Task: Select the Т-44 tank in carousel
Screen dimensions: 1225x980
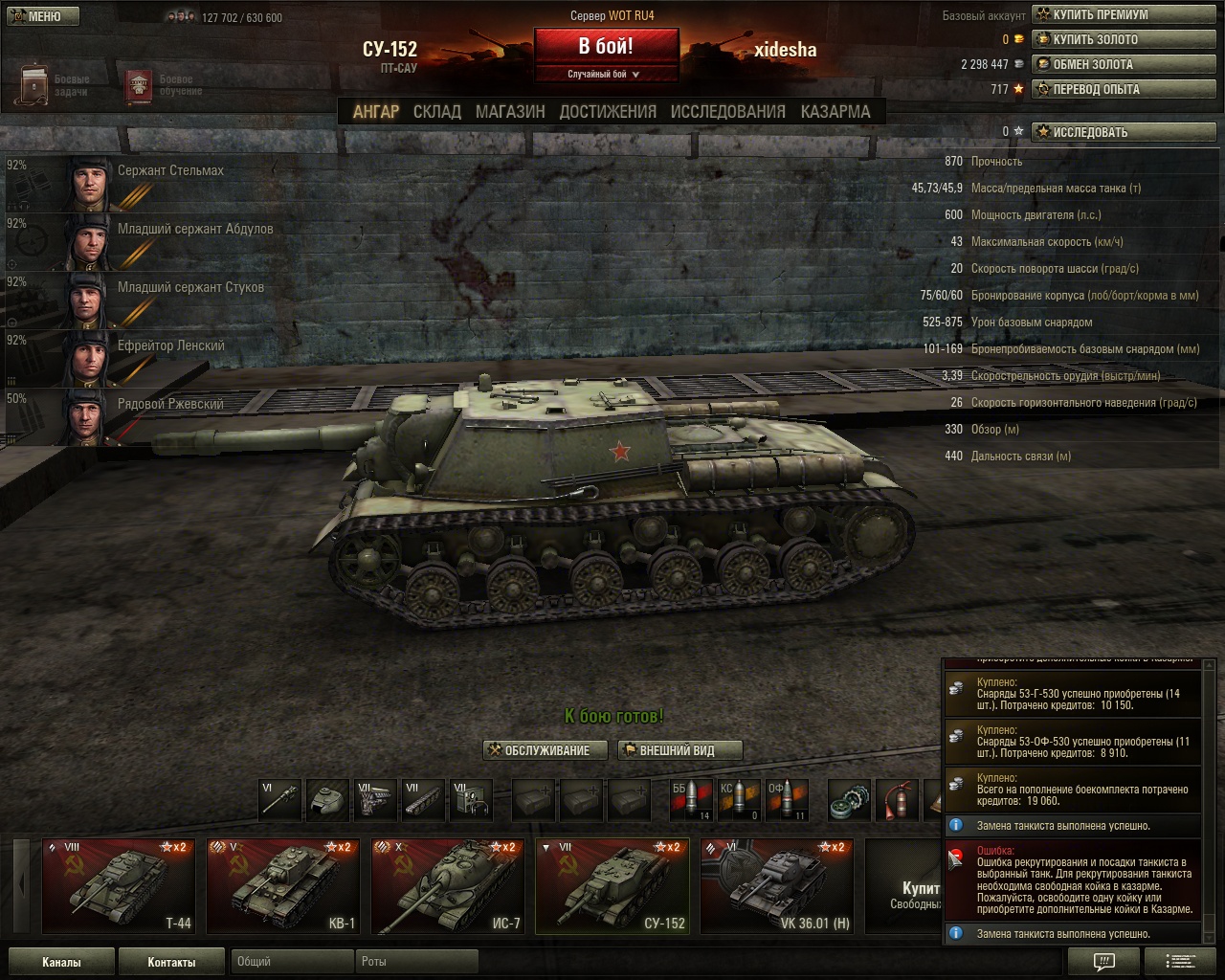Action: pyautogui.click(x=119, y=886)
